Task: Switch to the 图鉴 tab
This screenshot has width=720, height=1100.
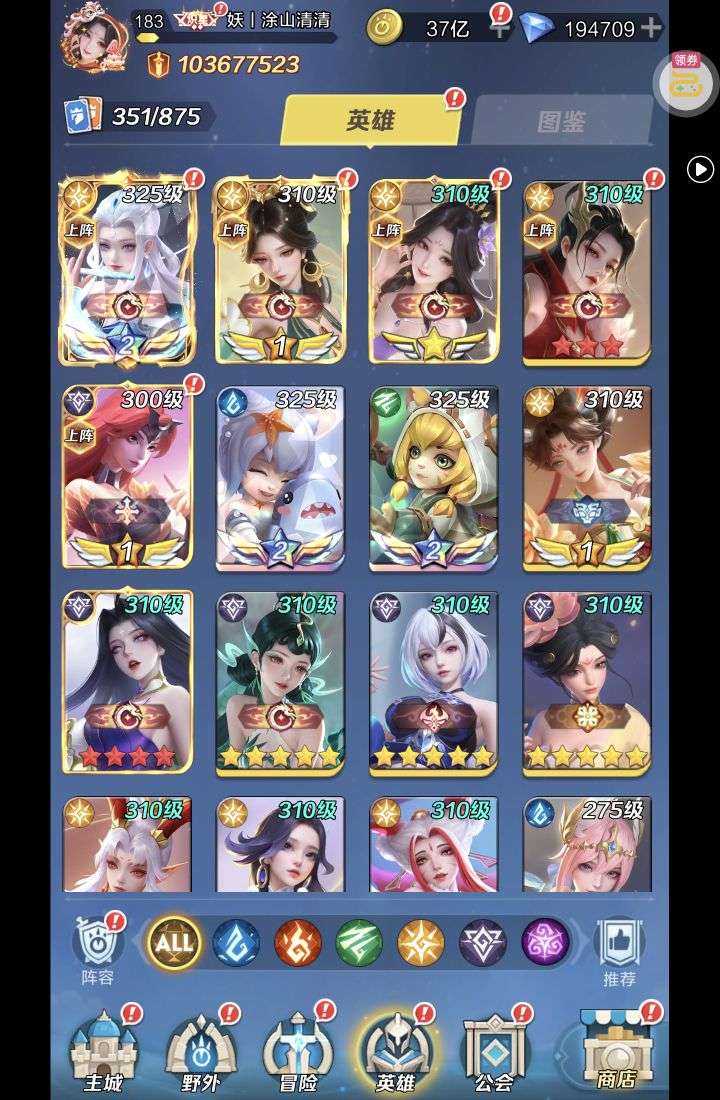Action: (x=560, y=122)
